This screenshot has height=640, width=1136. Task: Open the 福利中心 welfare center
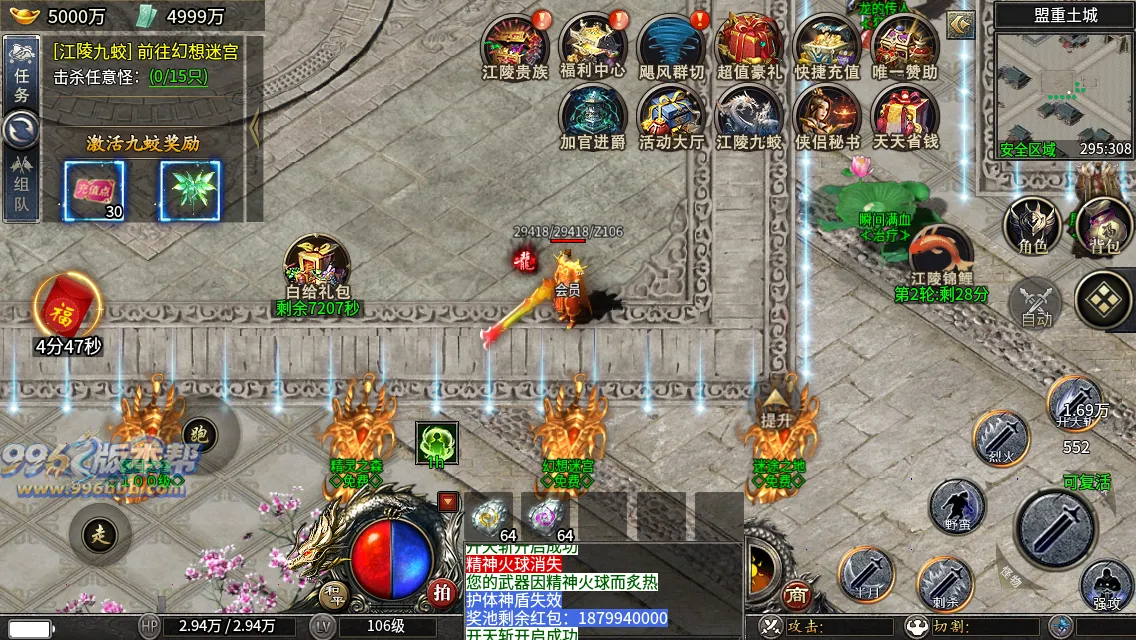tap(593, 43)
